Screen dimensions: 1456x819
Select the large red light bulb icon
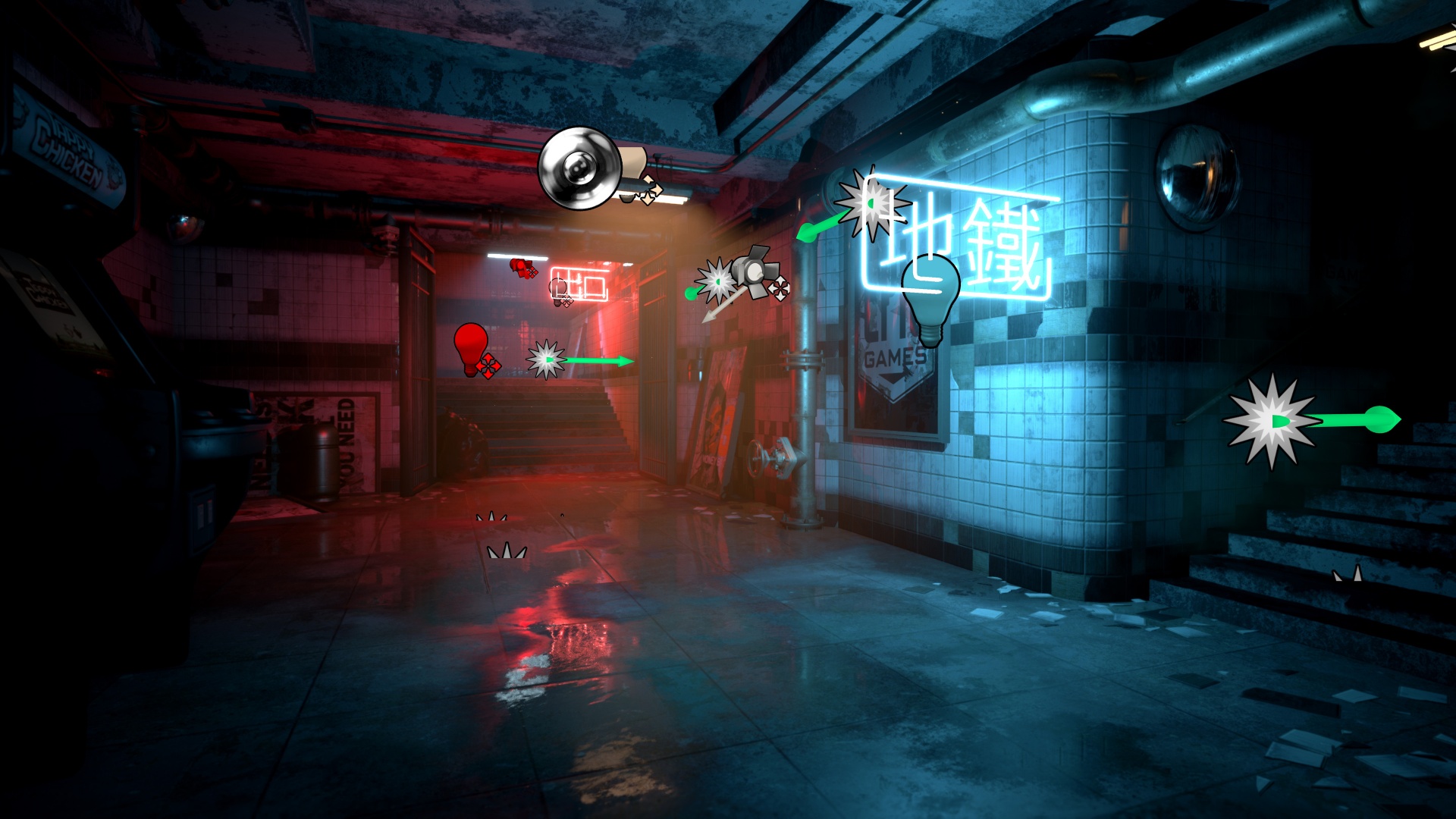coord(471,347)
